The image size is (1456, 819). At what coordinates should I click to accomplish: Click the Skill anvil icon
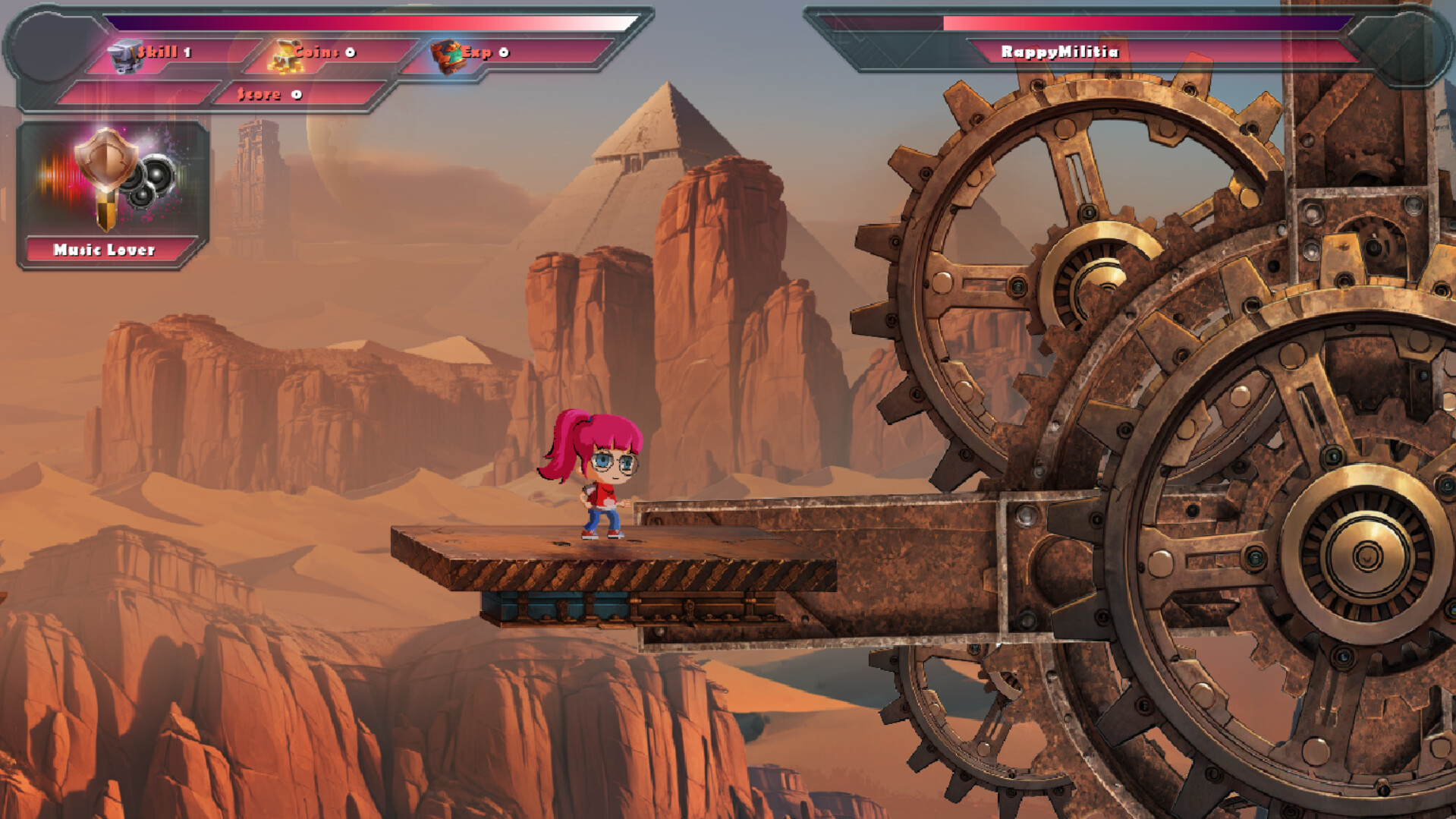click(124, 55)
